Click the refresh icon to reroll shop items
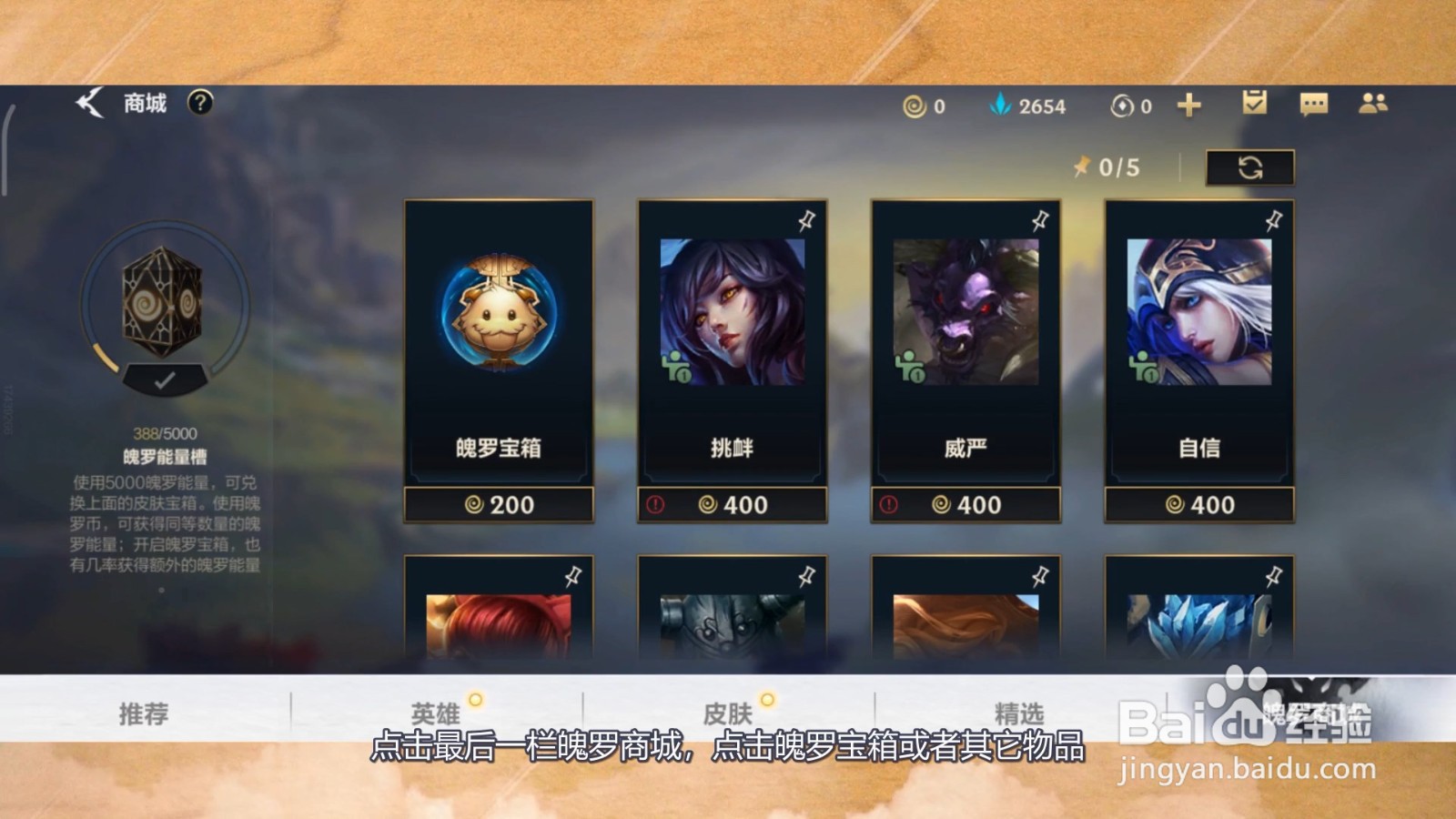 tap(1252, 167)
